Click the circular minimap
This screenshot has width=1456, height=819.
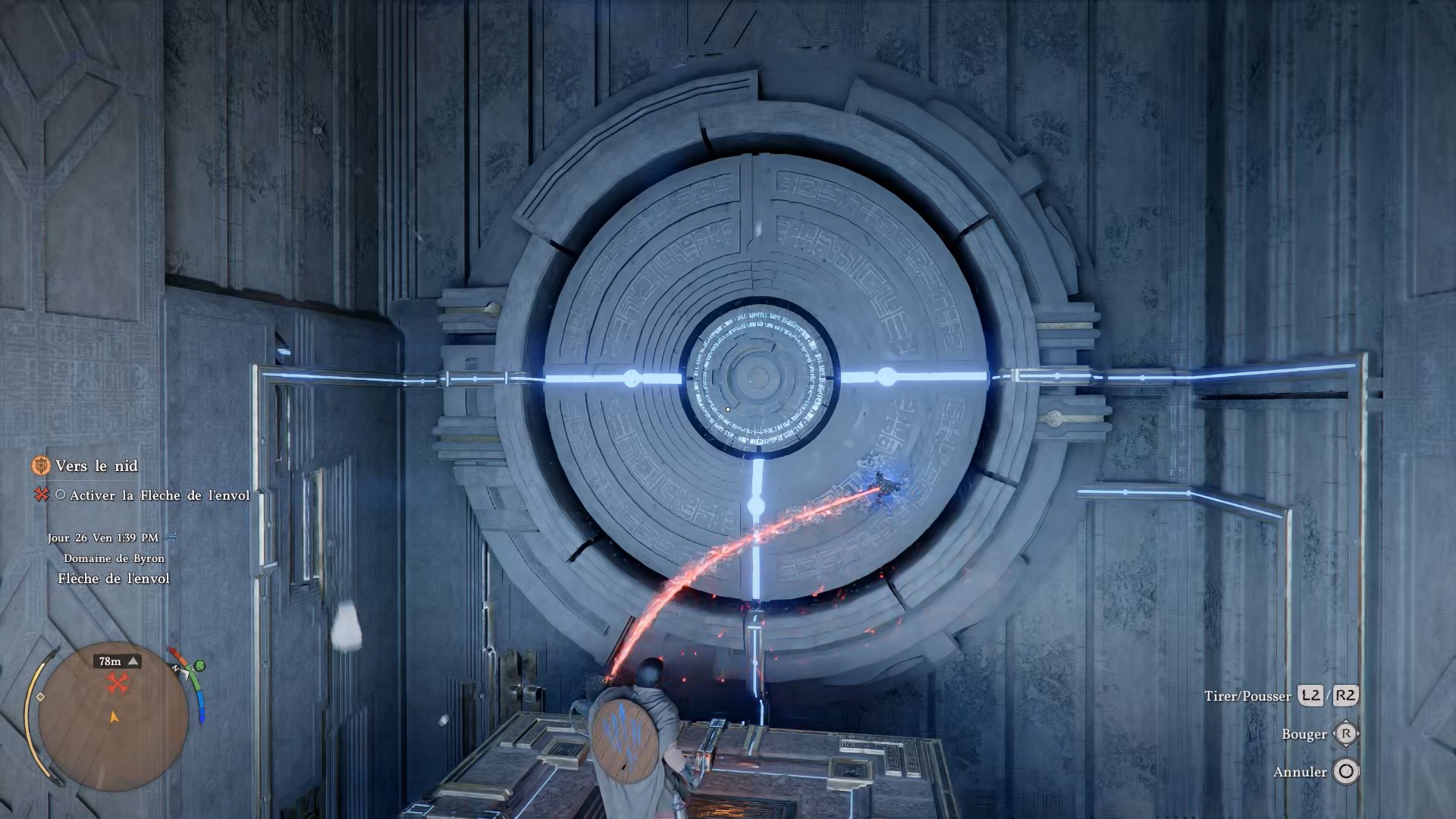tap(112, 717)
